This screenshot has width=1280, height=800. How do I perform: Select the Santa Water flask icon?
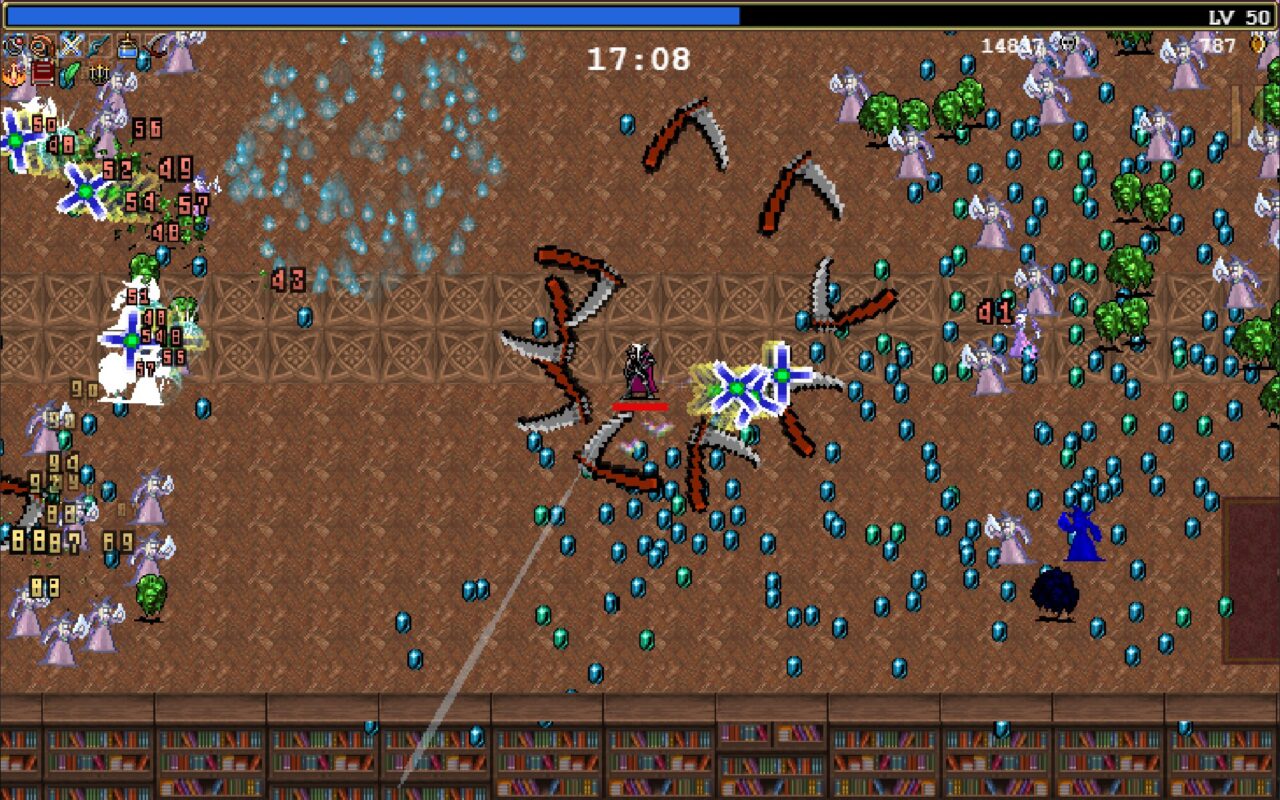[128, 46]
